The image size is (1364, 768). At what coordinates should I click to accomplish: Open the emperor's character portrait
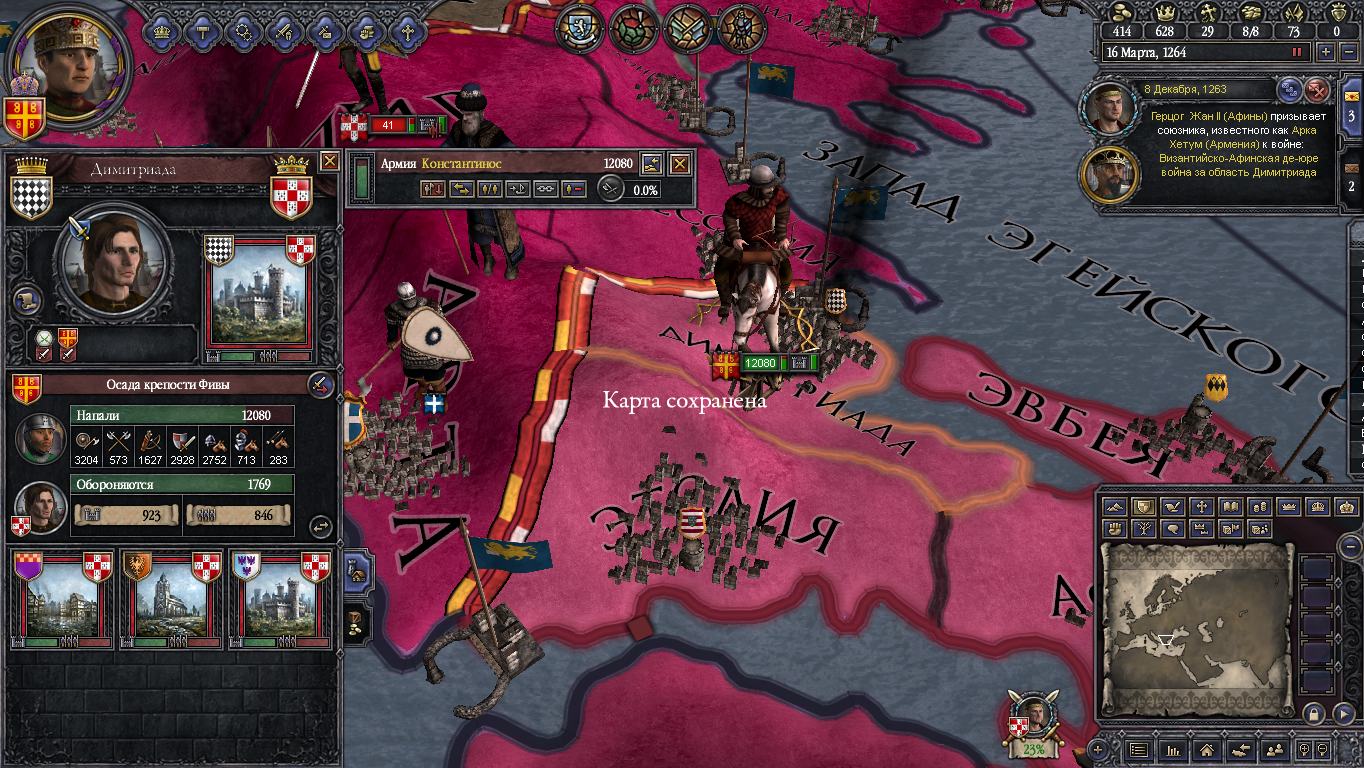(x=71, y=64)
